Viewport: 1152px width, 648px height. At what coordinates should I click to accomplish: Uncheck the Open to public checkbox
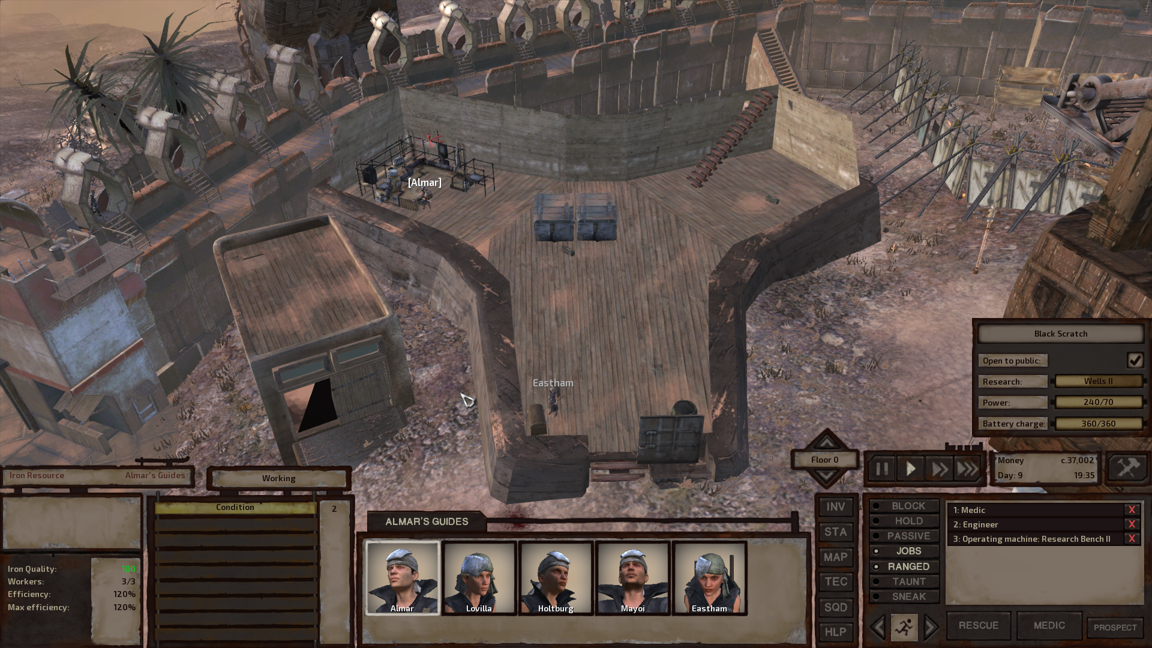1134,360
